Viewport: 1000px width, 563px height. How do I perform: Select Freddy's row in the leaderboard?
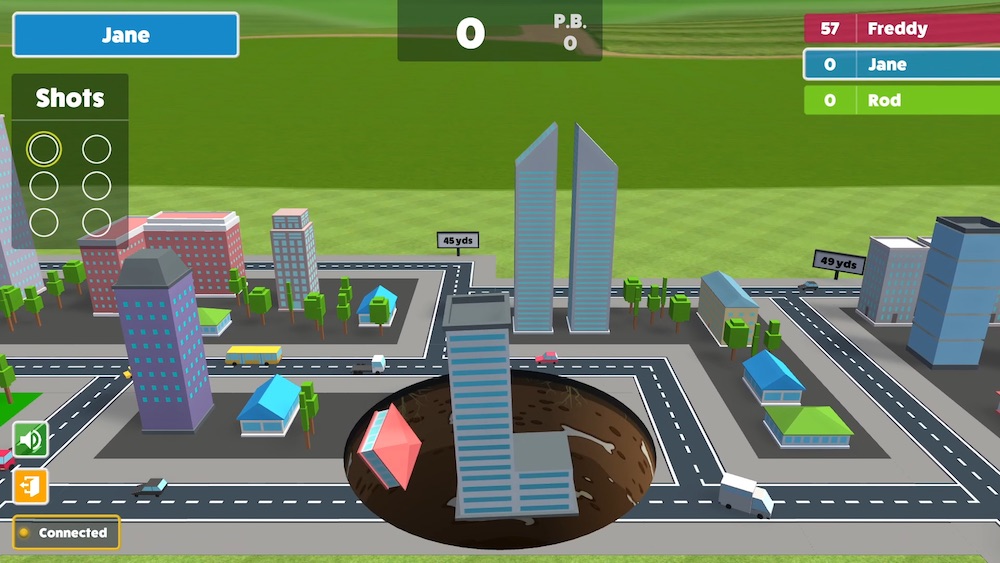(x=901, y=29)
